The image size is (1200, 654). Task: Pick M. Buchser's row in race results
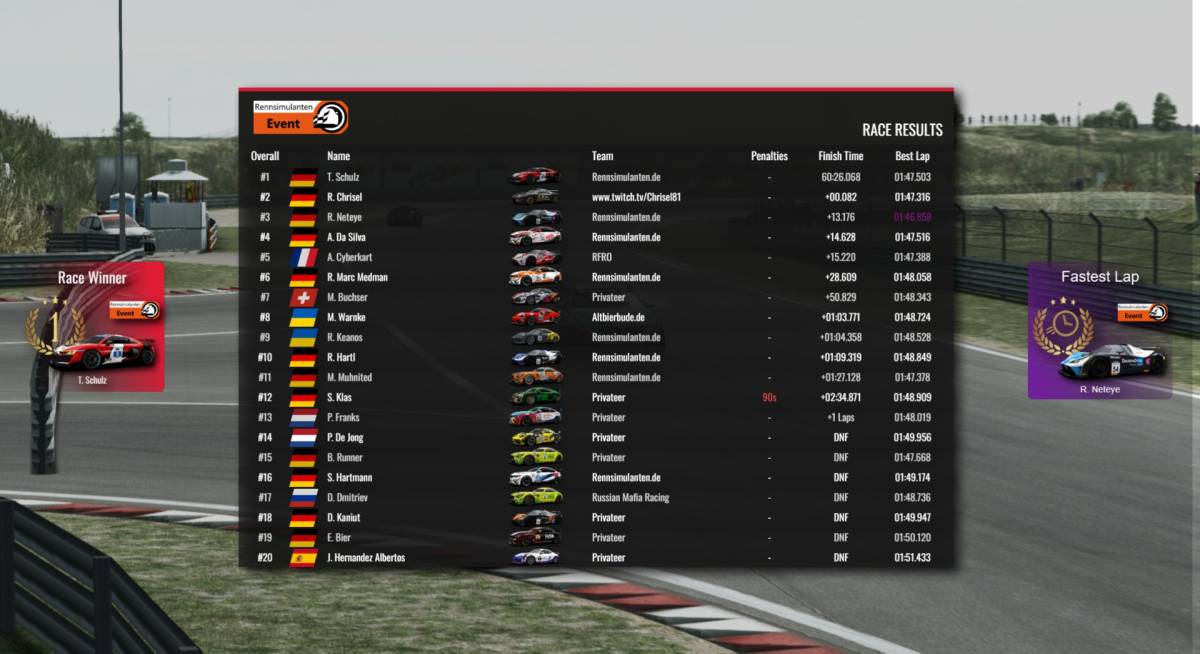coord(596,297)
